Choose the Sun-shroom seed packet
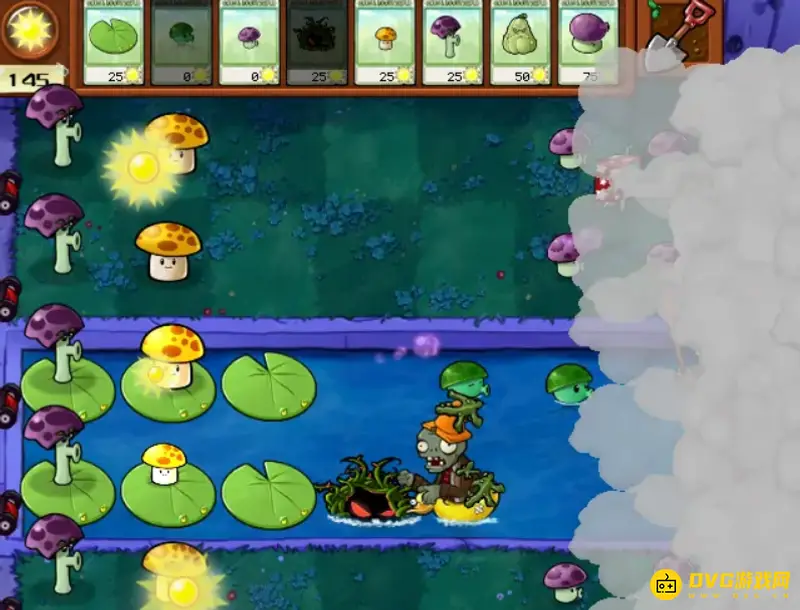The height and width of the screenshot is (610, 800). tap(385, 40)
